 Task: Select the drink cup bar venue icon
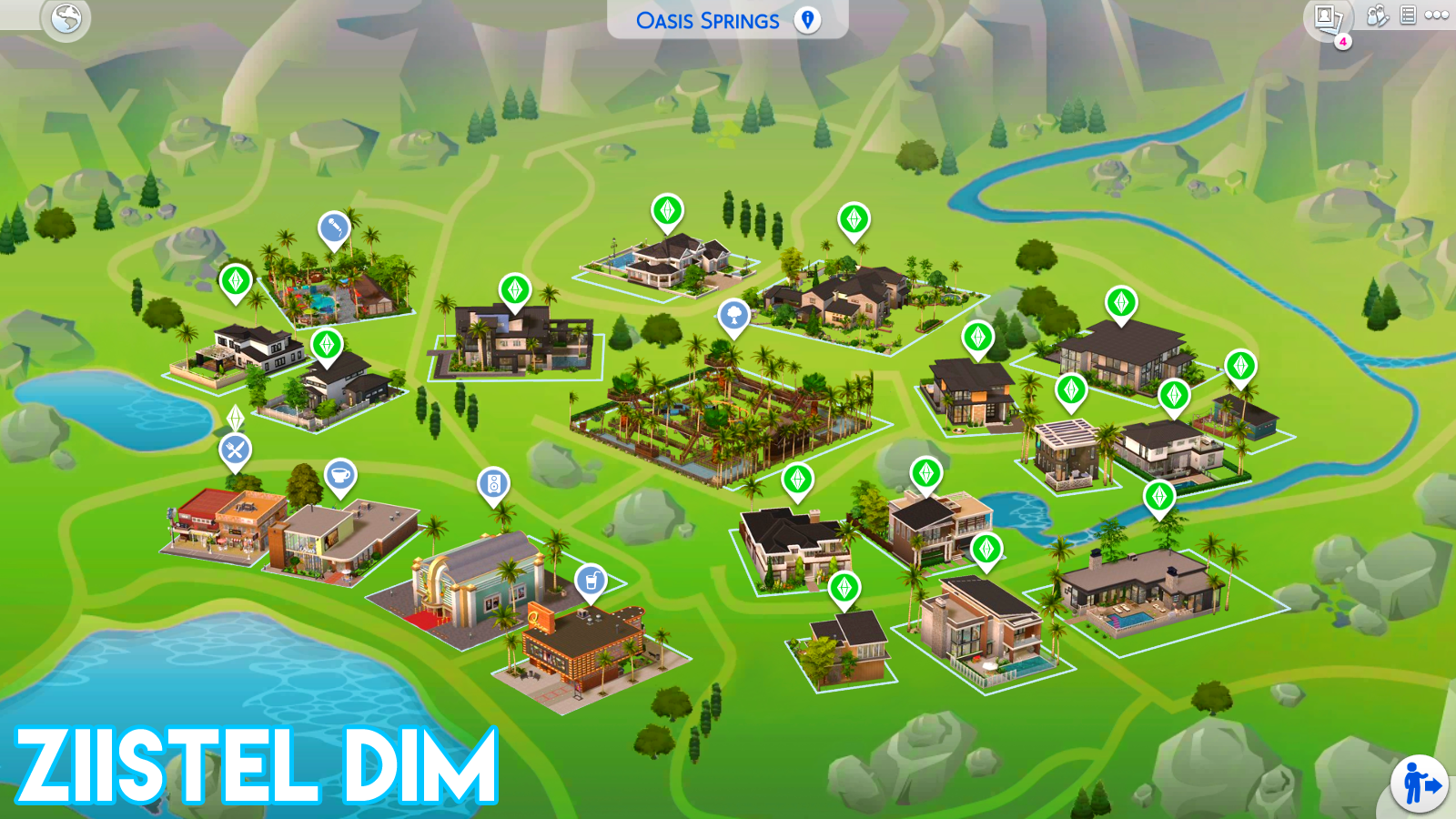tap(592, 578)
